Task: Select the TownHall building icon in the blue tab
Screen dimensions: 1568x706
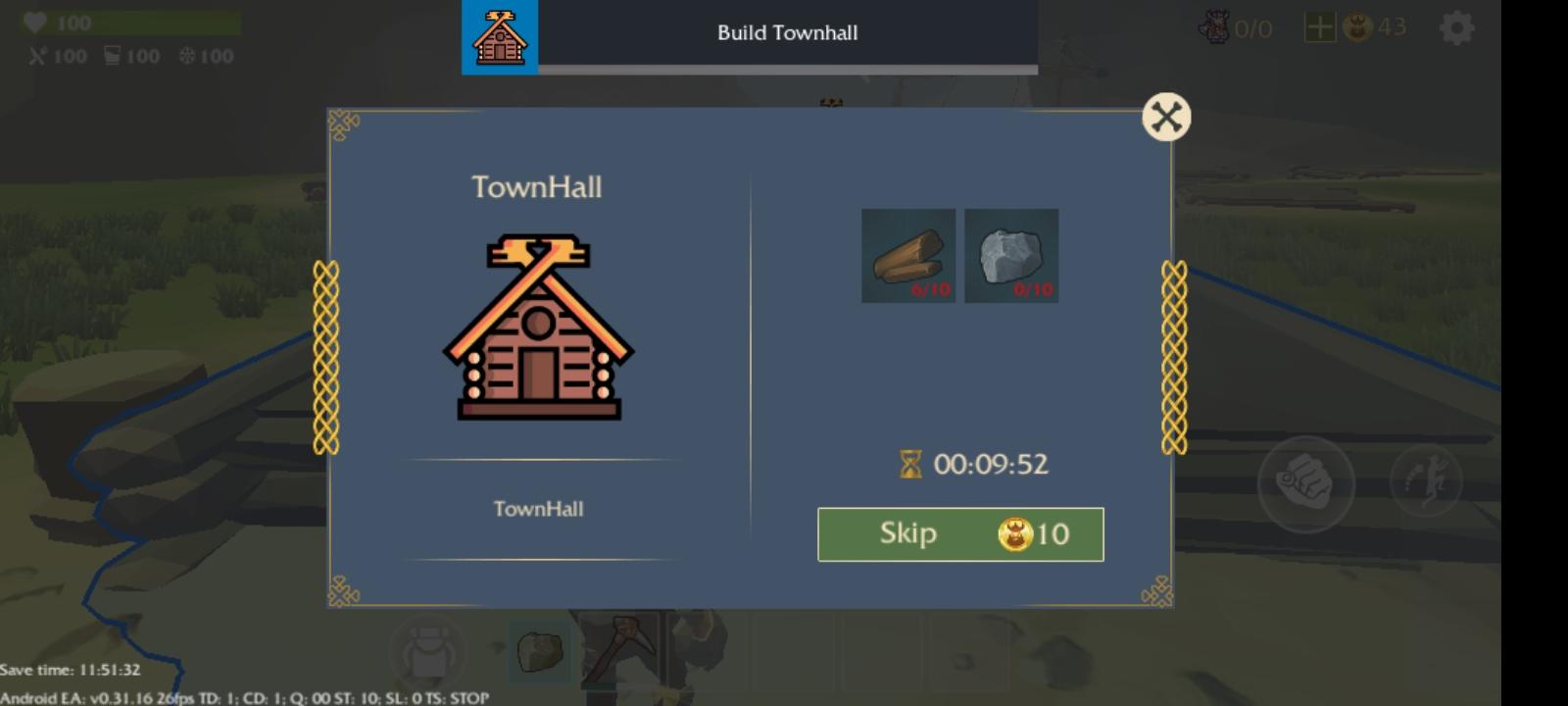Action: click(500, 37)
